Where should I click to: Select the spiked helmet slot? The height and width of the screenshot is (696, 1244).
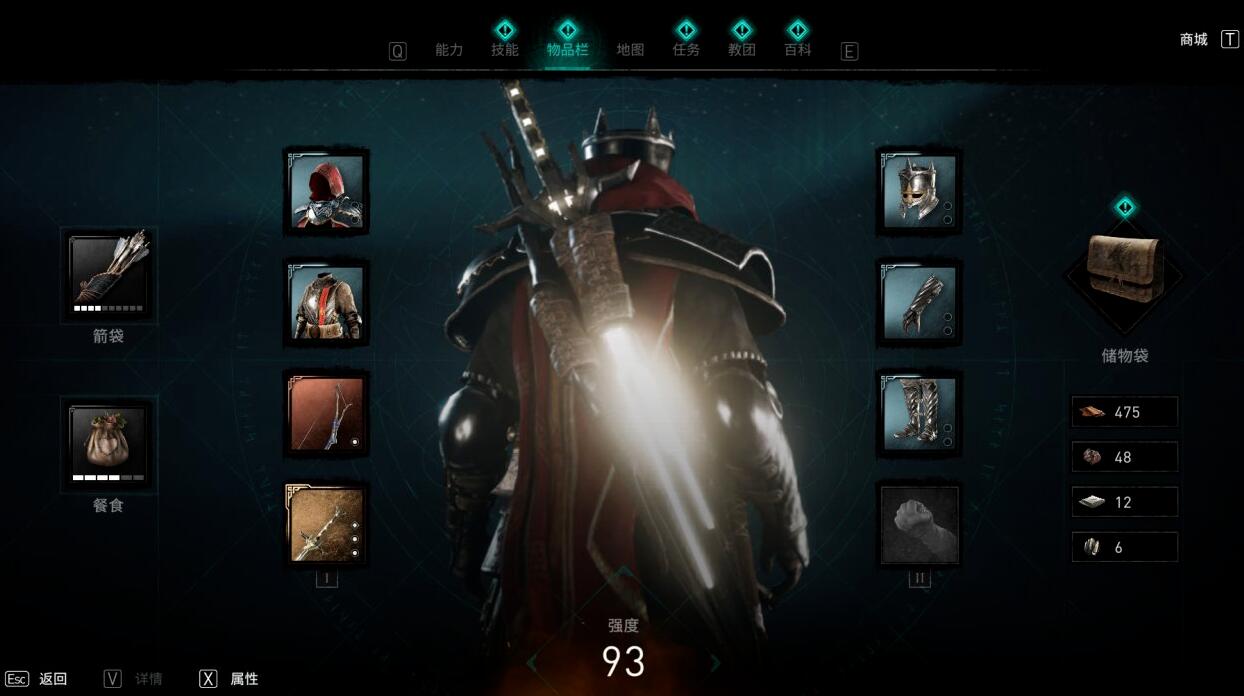pos(919,190)
